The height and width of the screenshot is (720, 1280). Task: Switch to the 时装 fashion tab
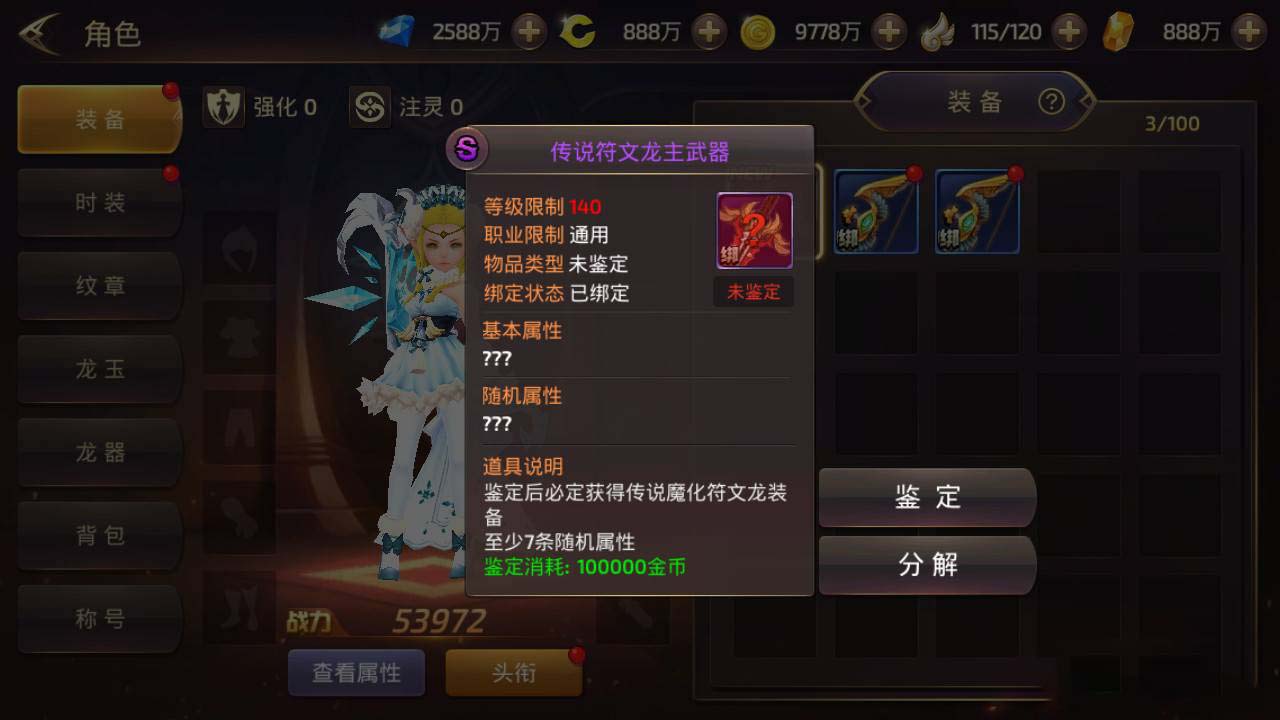[x=98, y=202]
